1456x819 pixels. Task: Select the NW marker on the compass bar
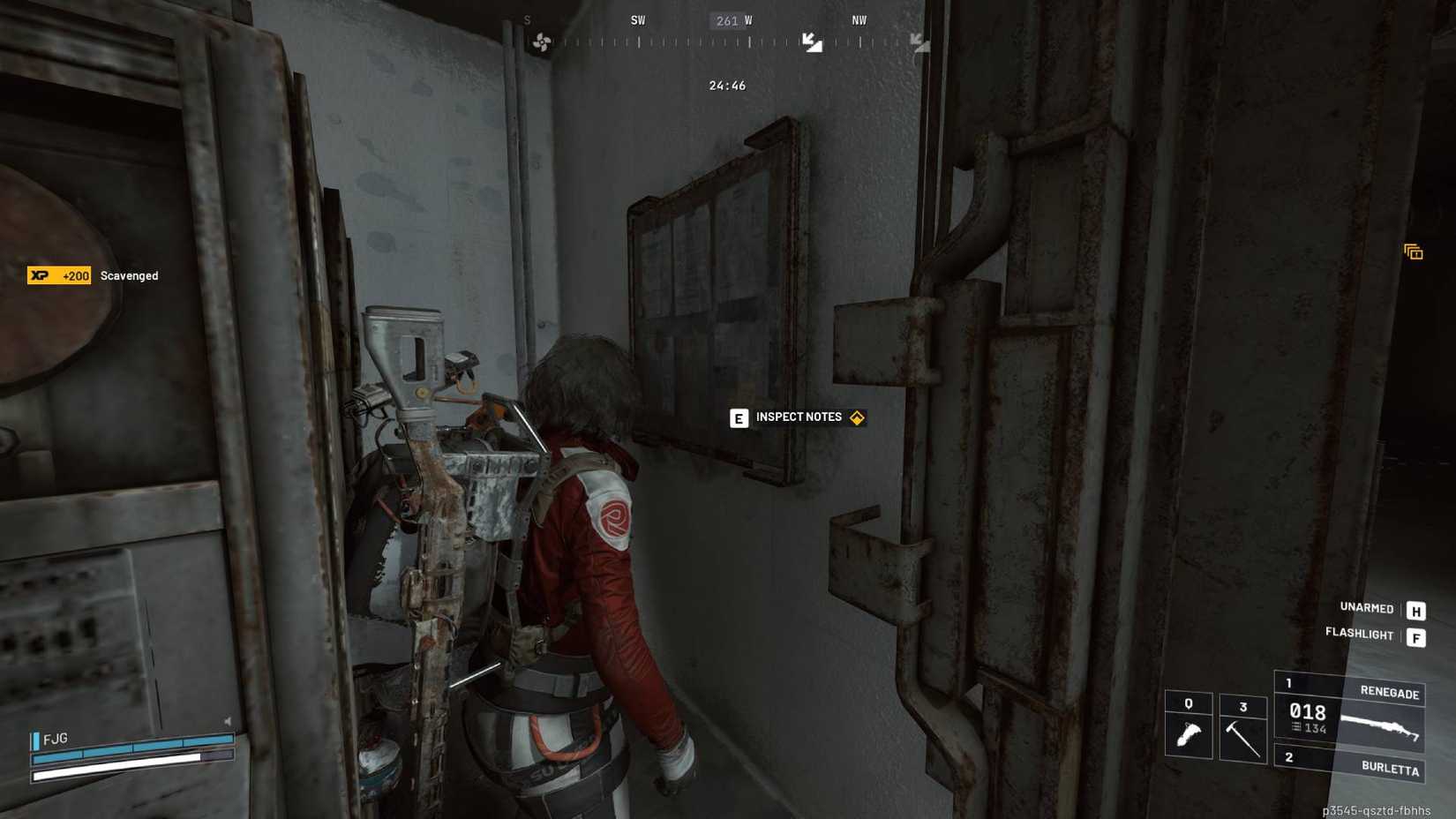(x=859, y=19)
